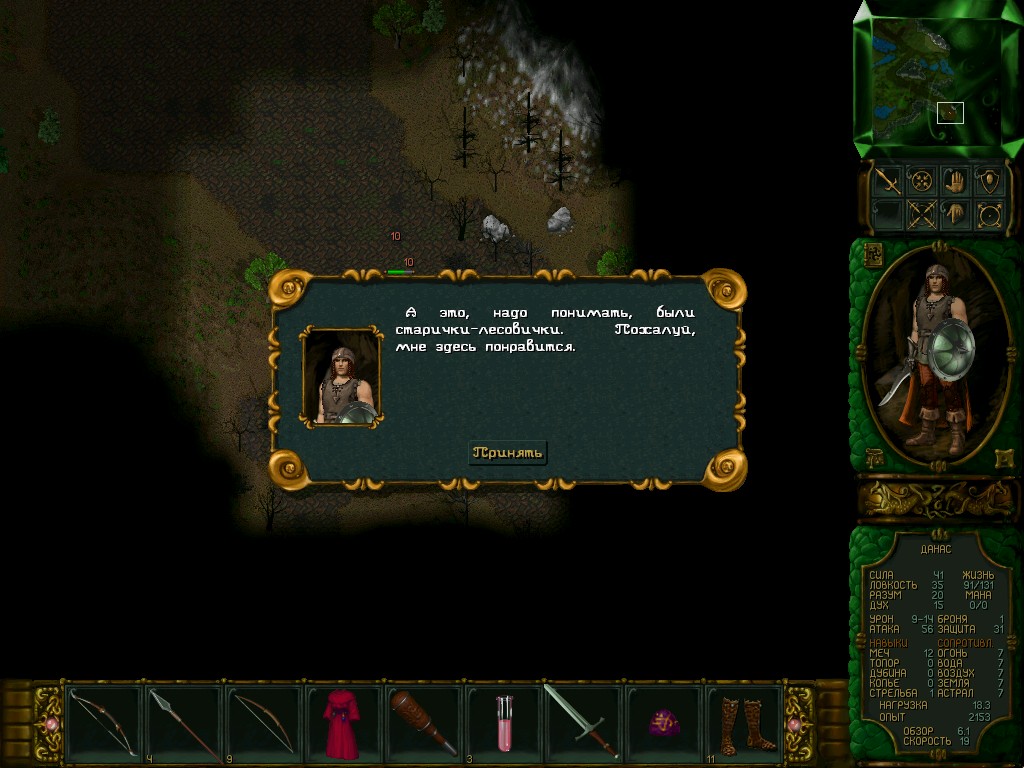Use the pink potion vial
The height and width of the screenshot is (768, 1024).
[504, 722]
